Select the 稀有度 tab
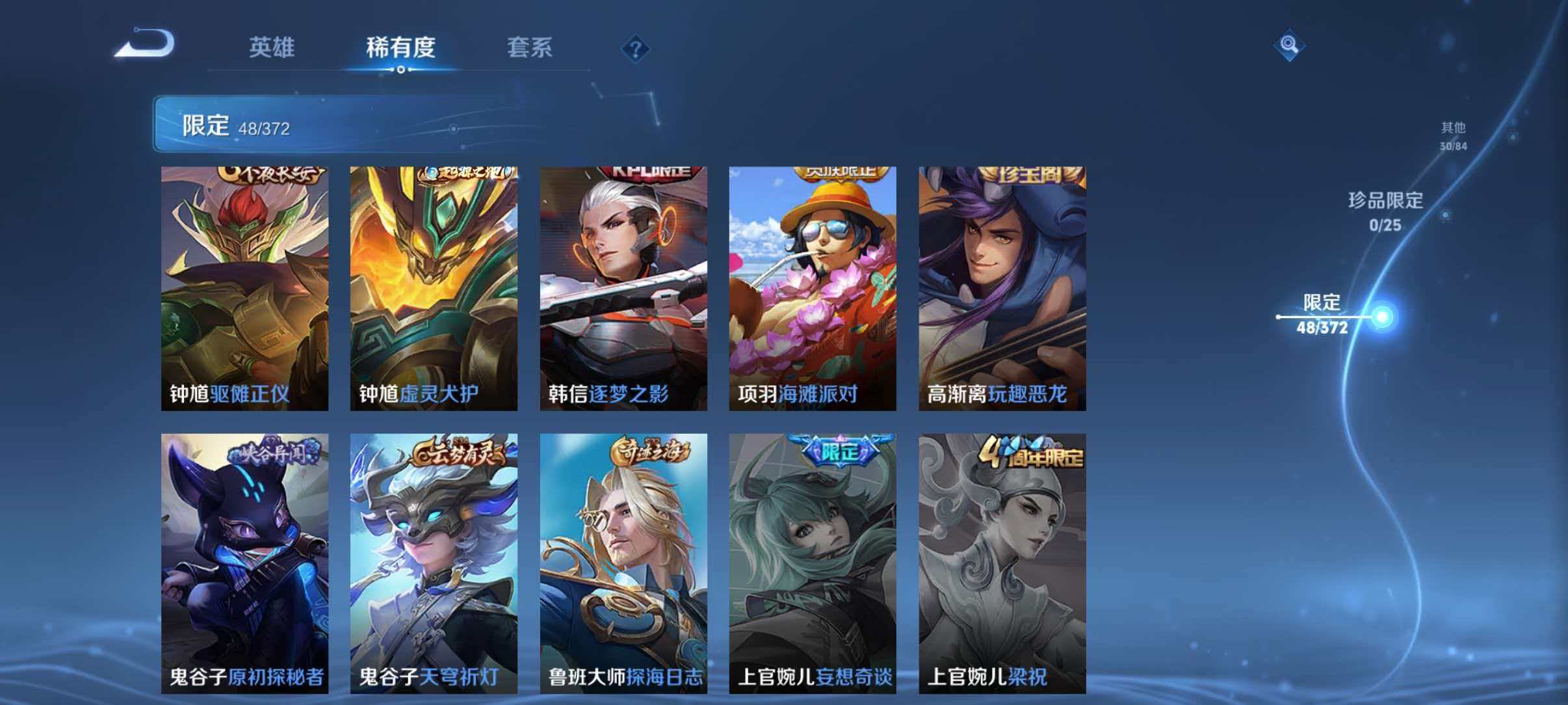 401,48
